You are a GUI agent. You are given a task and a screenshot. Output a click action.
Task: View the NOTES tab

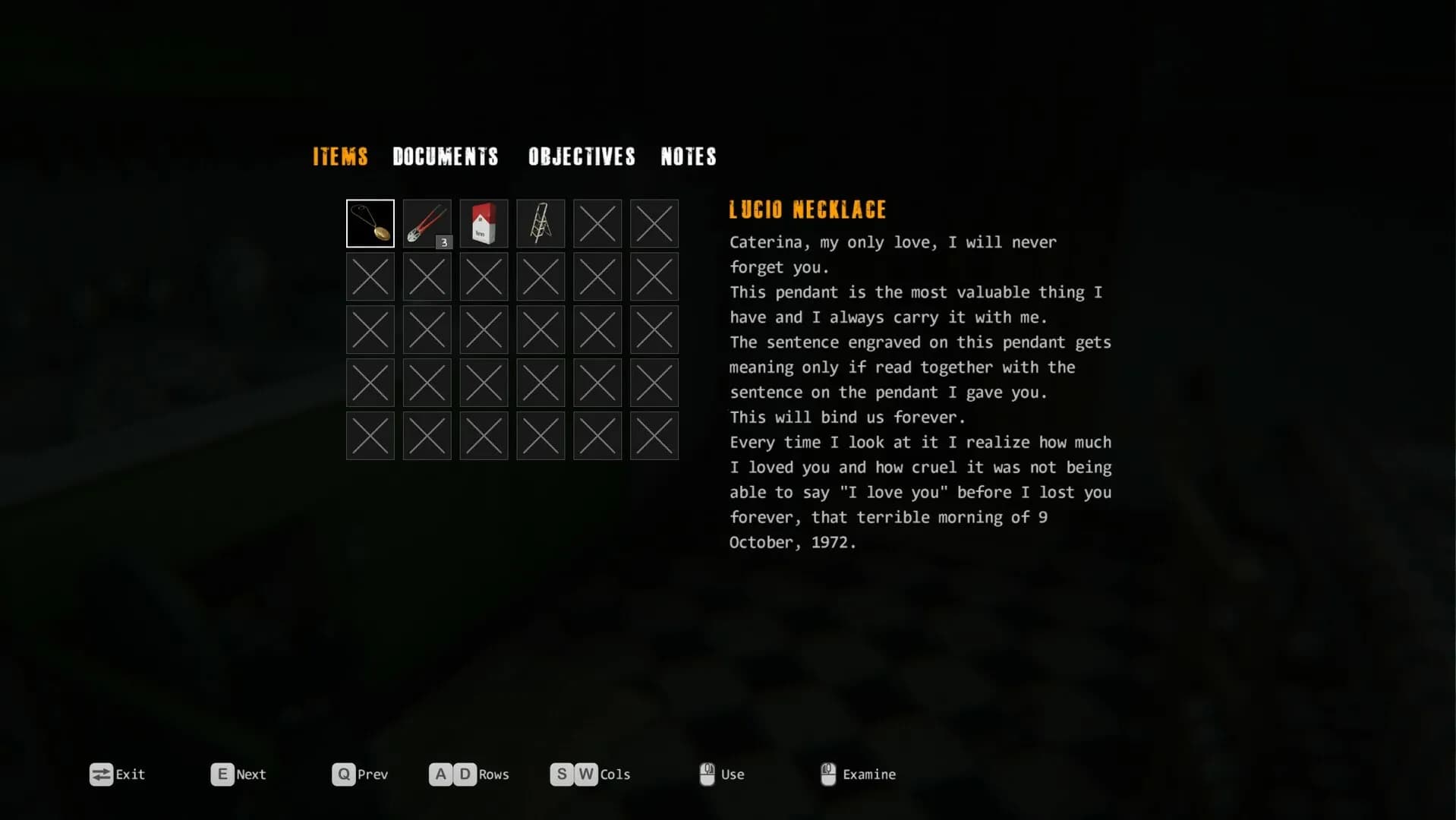(x=688, y=157)
